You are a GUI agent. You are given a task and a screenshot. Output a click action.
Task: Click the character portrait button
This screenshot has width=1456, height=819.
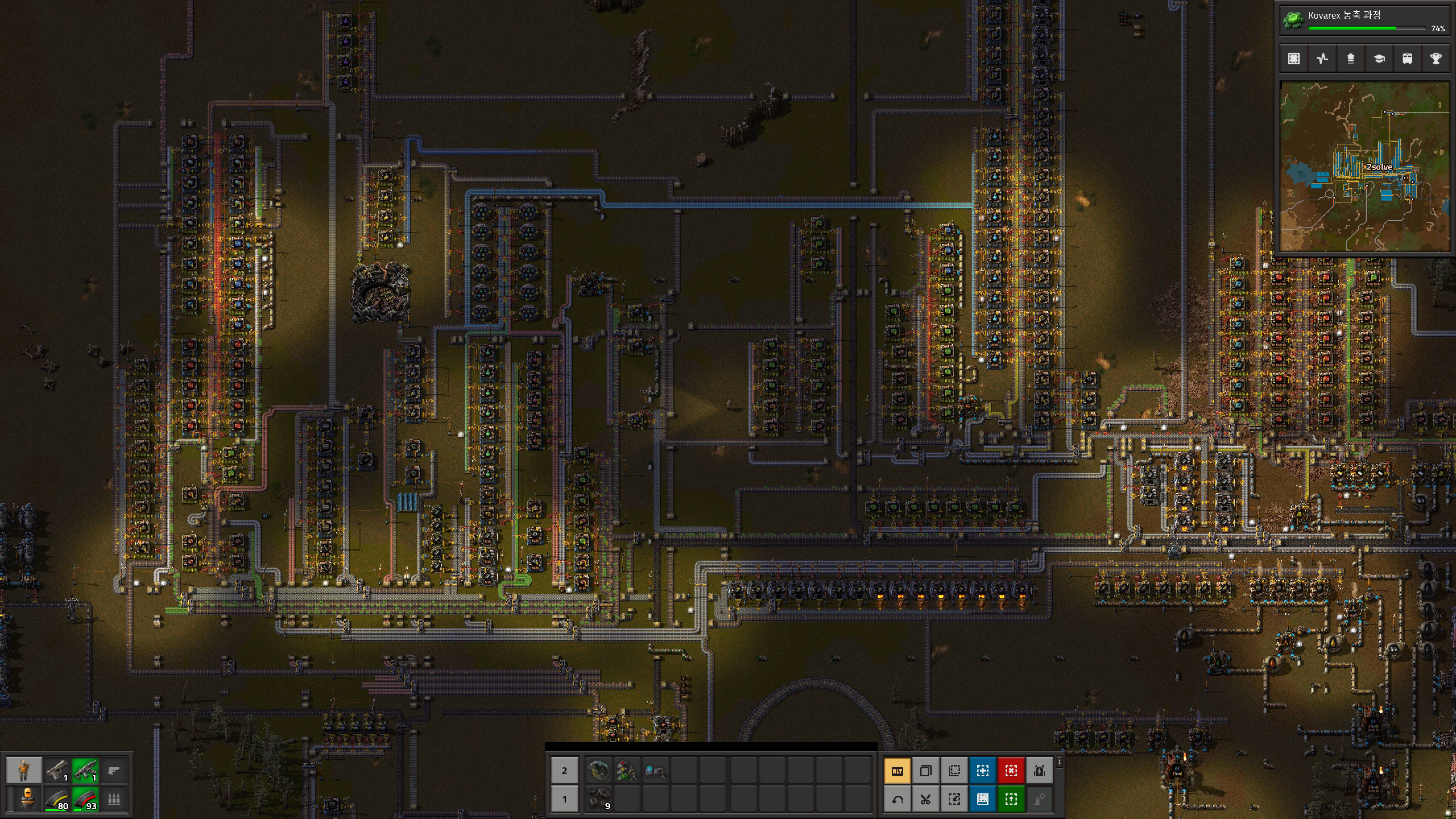click(24, 770)
